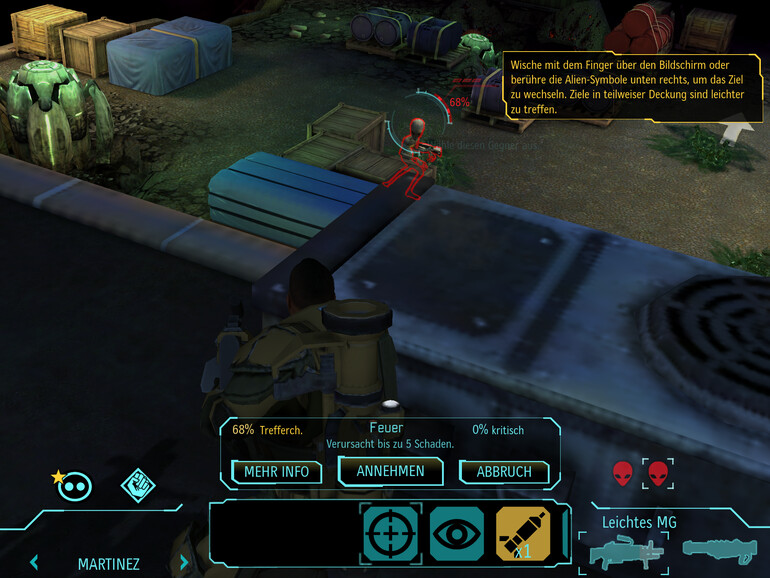This screenshot has width=770, height=578.
Task: Confirm the shot with ANNEHMEN
Action: click(389, 471)
